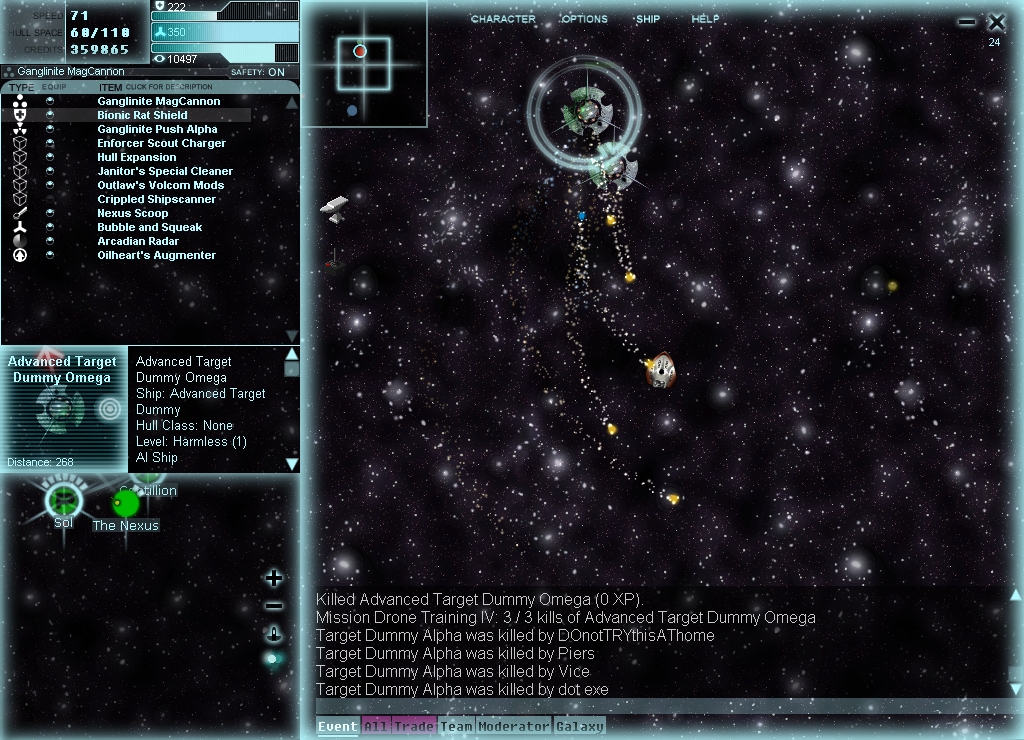Select The Nexus on galaxy map
This screenshot has width=1024, height=740.
coord(126,504)
